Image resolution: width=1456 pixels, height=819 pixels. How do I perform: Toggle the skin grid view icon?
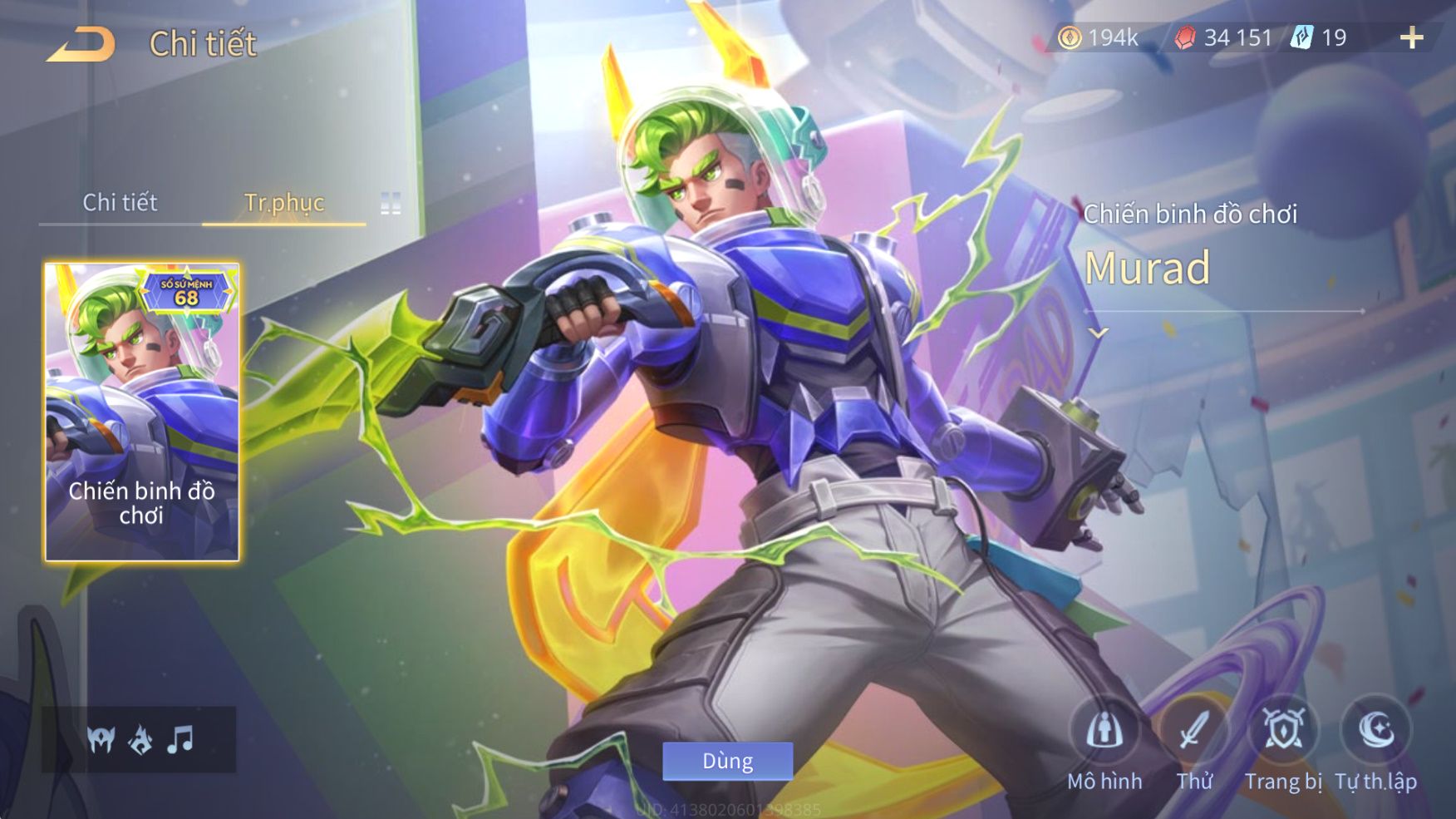(x=391, y=203)
